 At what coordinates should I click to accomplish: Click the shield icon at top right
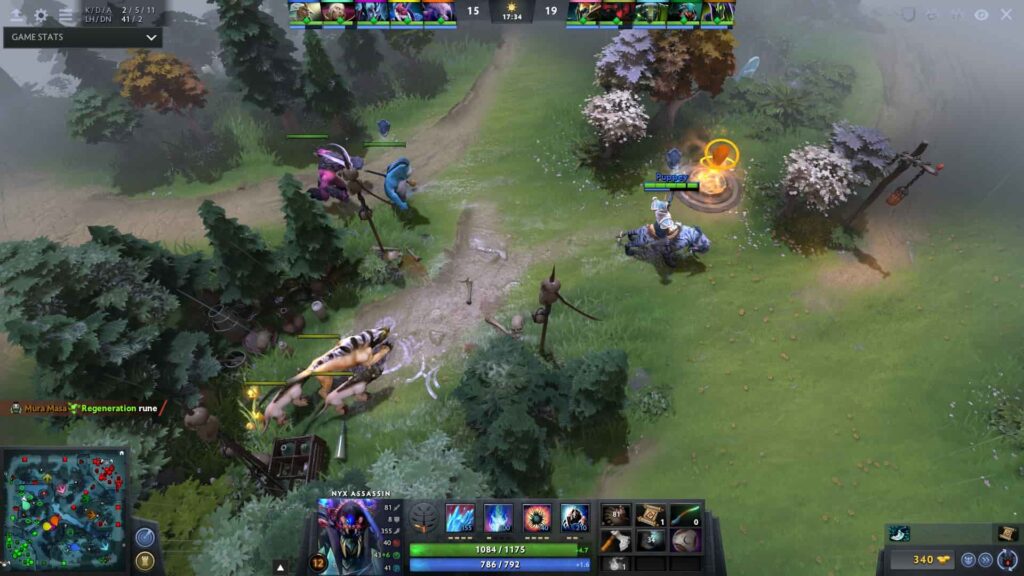point(908,15)
